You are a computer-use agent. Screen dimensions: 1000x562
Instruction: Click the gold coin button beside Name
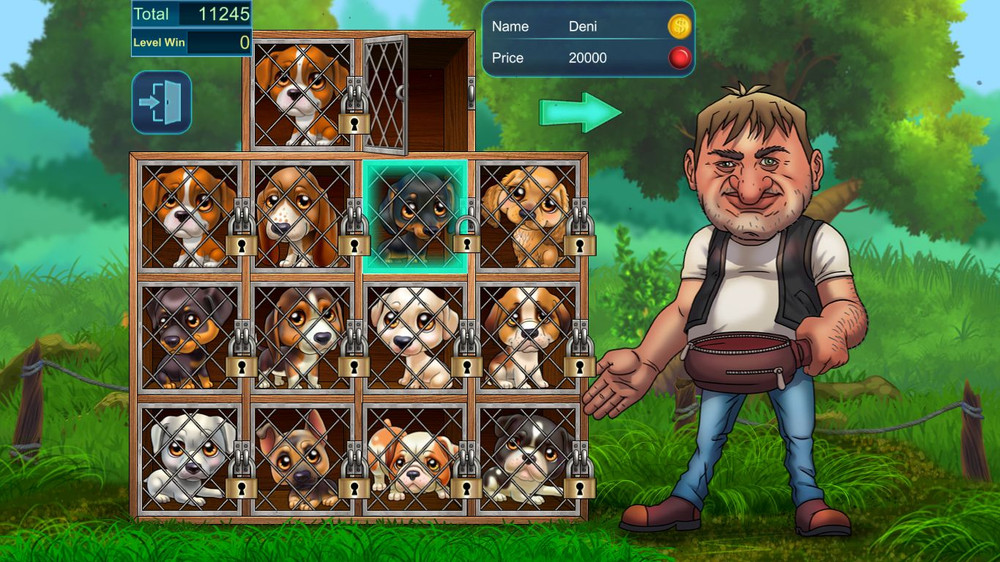click(680, 26)
